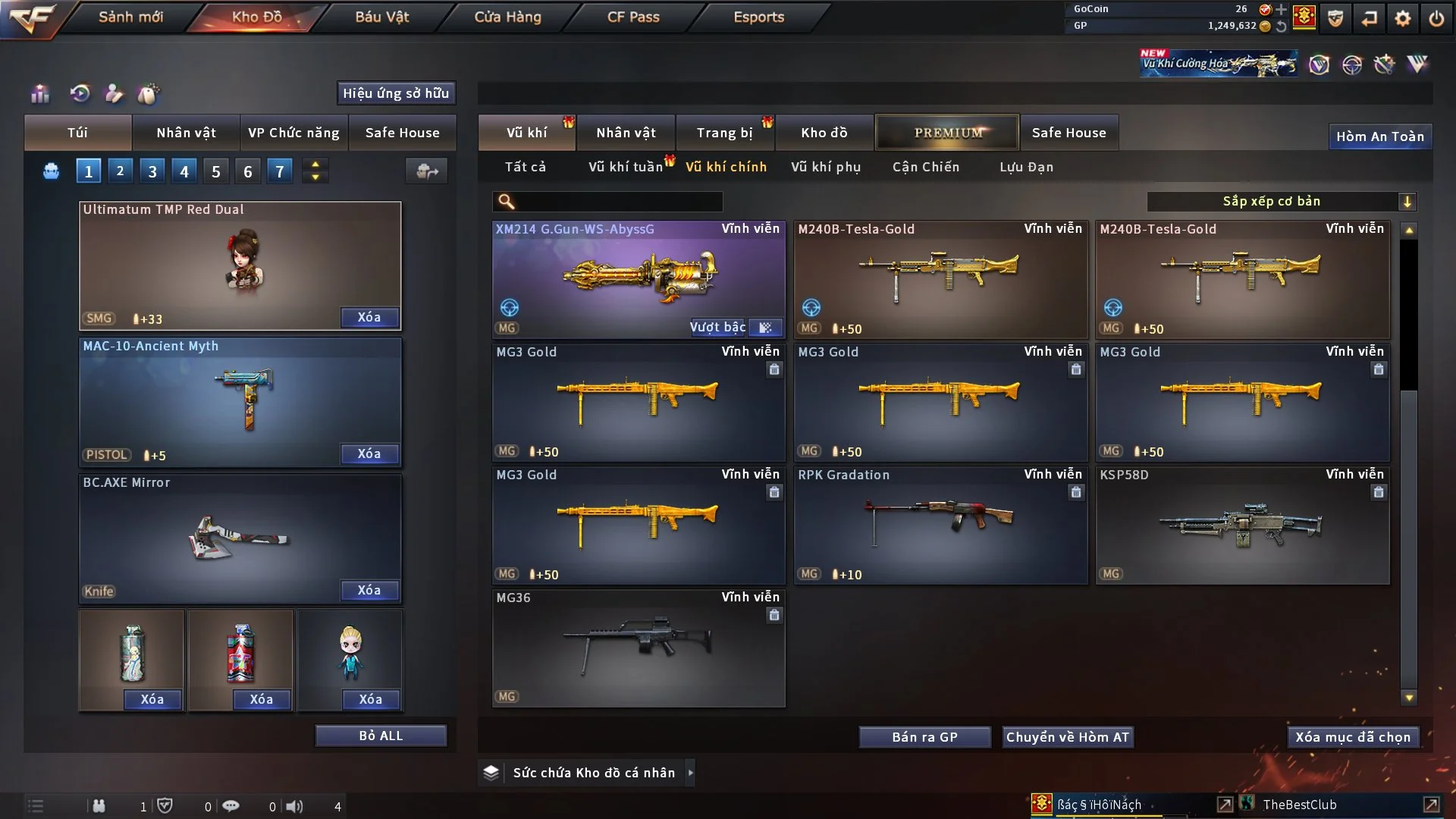Open the ranking statistics icon above Túi tab
This screenshot has width=1456, height=819.
(x=39, y=94)
